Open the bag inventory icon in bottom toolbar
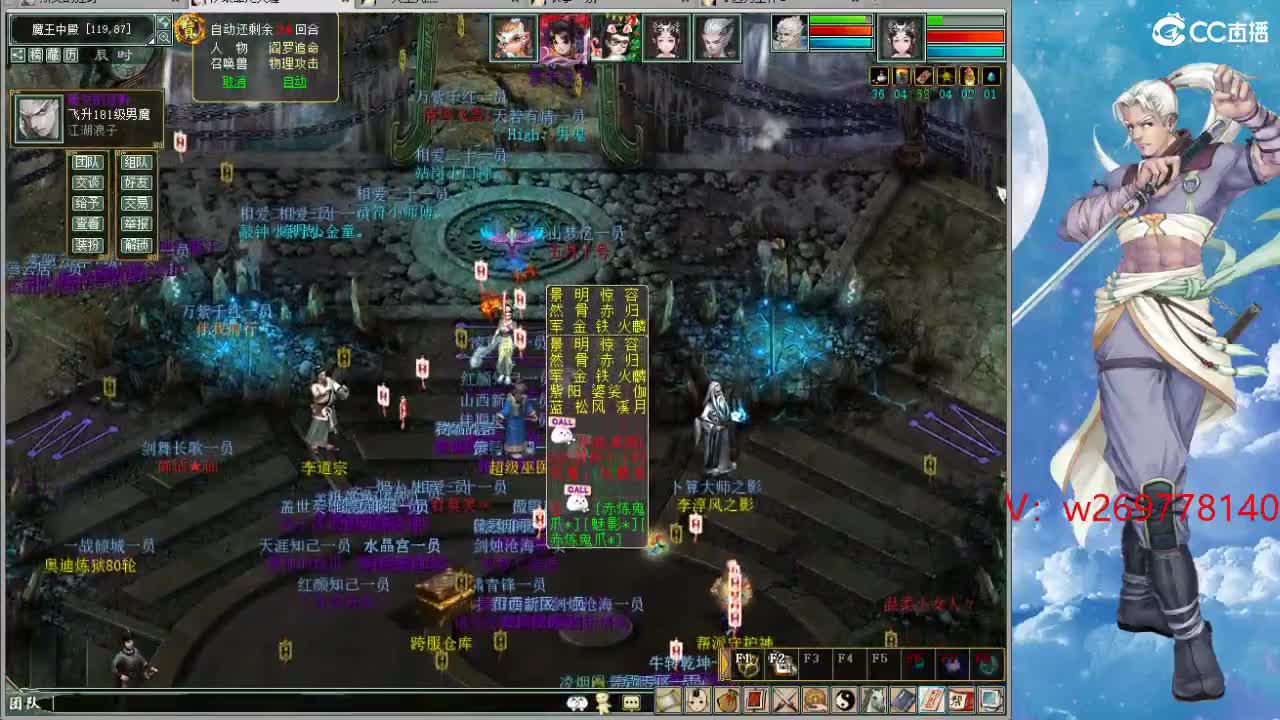 coord(728,698)
